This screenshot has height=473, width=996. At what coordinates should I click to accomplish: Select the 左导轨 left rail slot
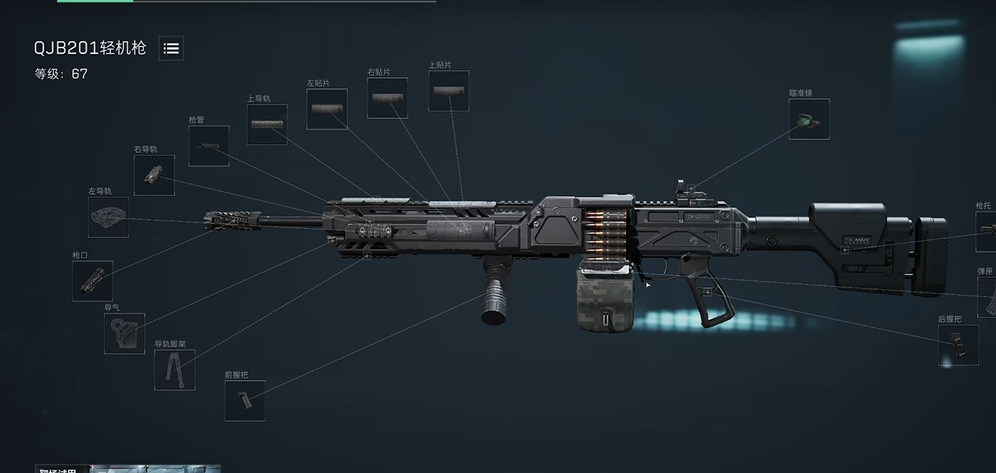point(108,217)
